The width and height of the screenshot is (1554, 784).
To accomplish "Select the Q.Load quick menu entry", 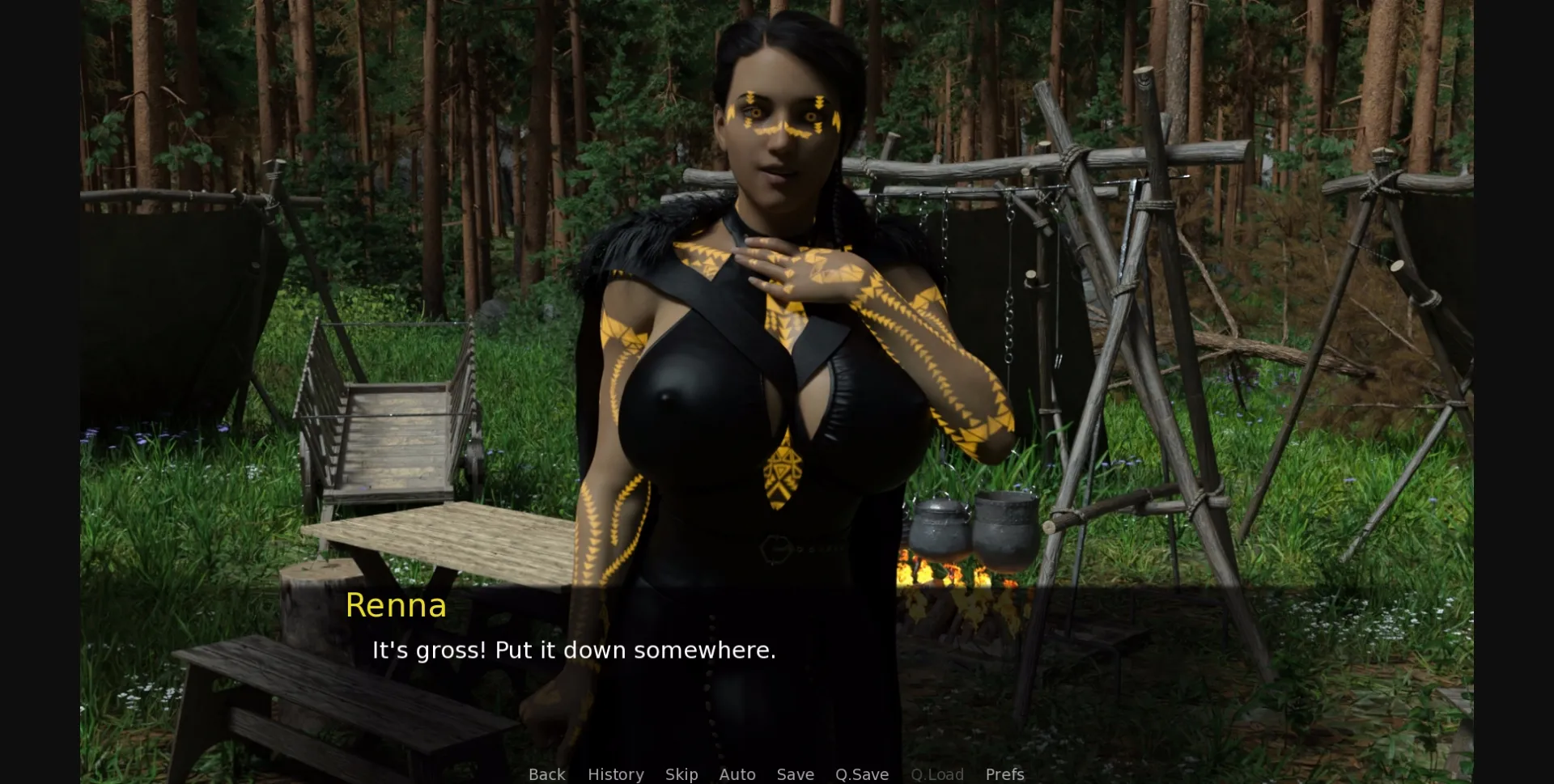I will tap(937, 774).
